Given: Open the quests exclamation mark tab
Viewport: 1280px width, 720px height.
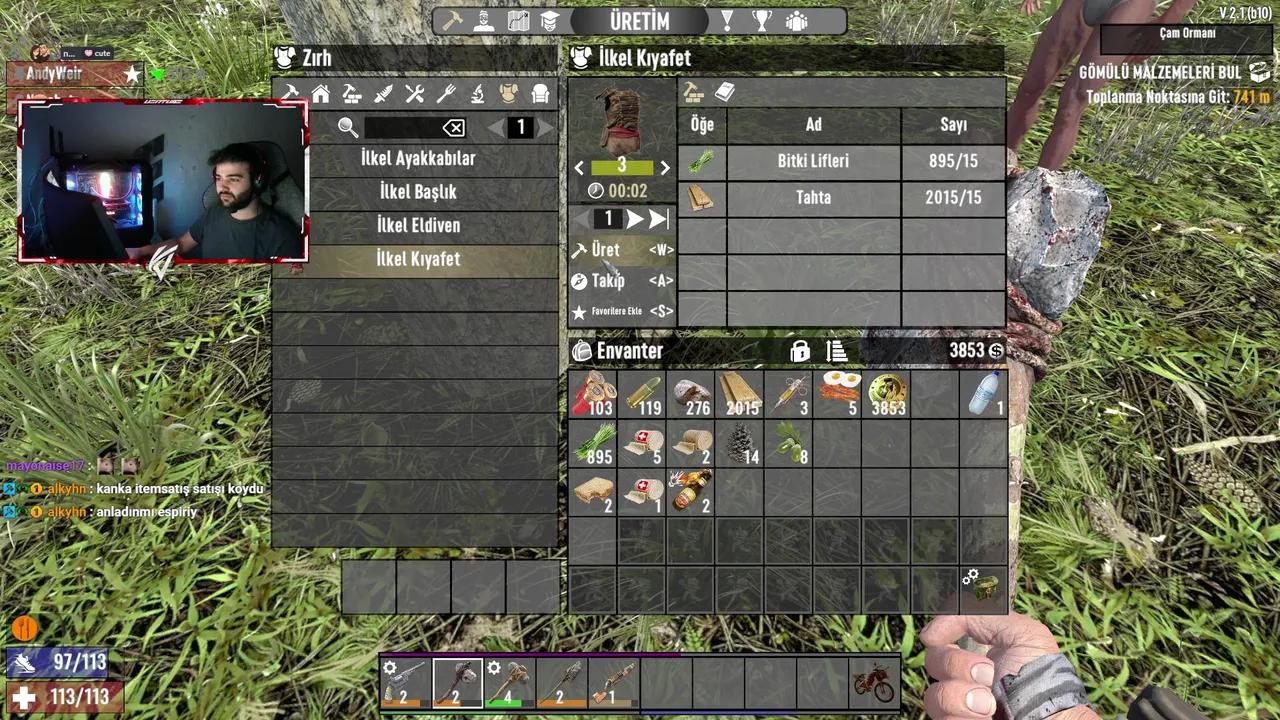Looking at the screenshot, I should (x=727, y=21).
